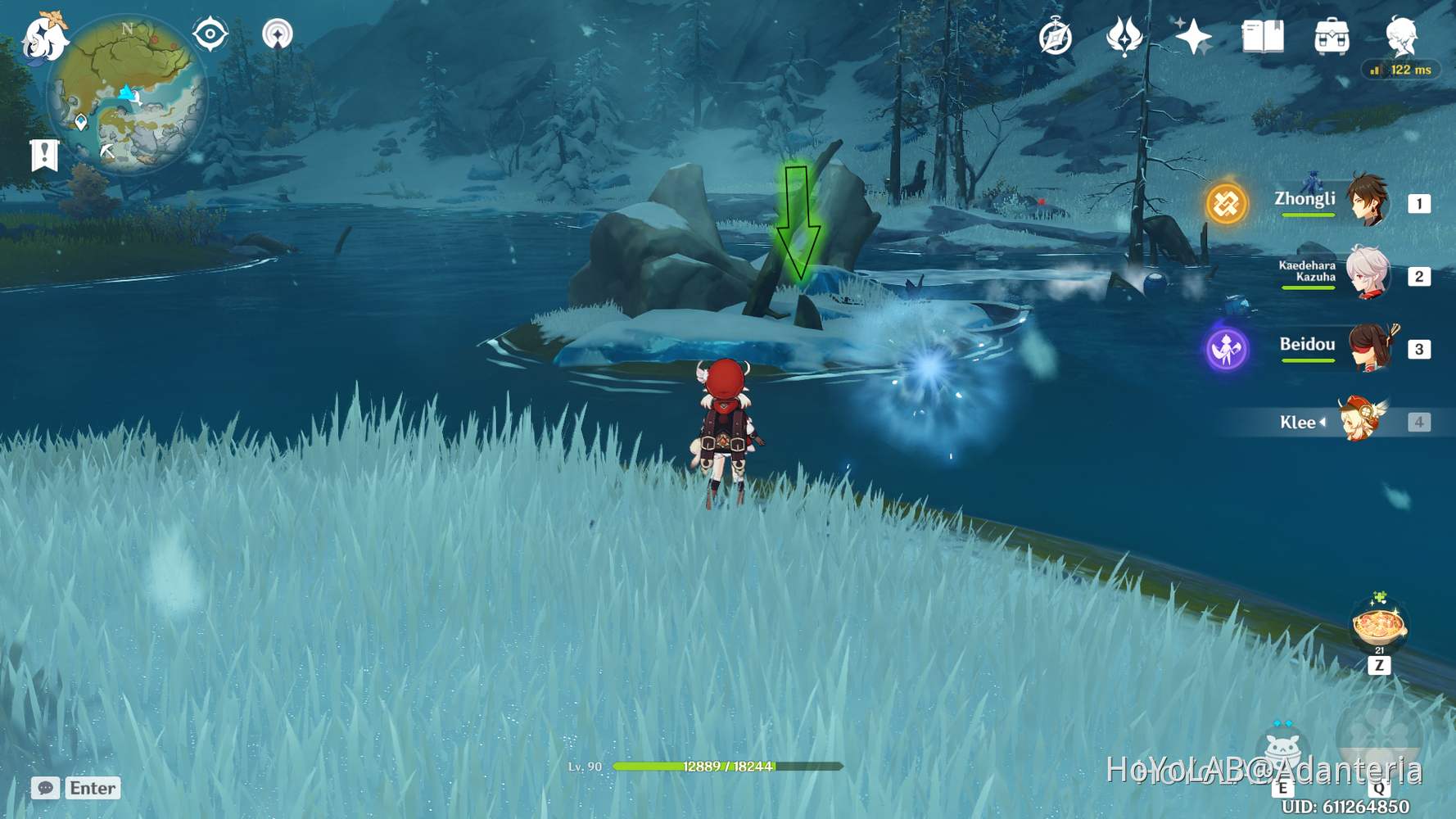1456x819 pixels.
Task: Open the Paimon menu via the character portrait
Action: [1402, 37]
